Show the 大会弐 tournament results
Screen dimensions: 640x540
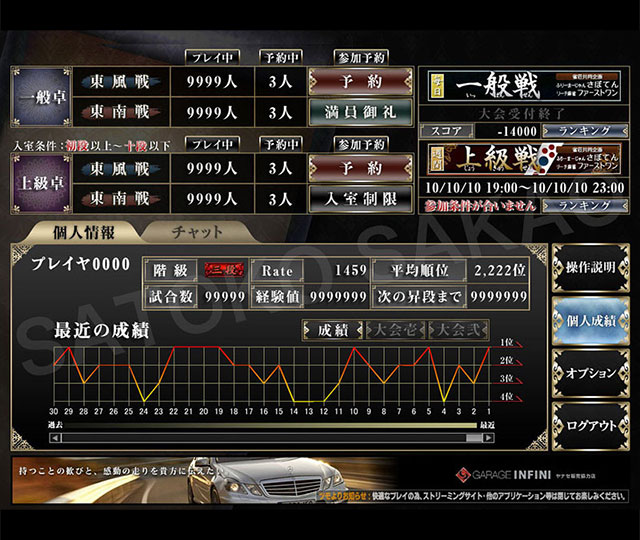(x=456, y=330)
